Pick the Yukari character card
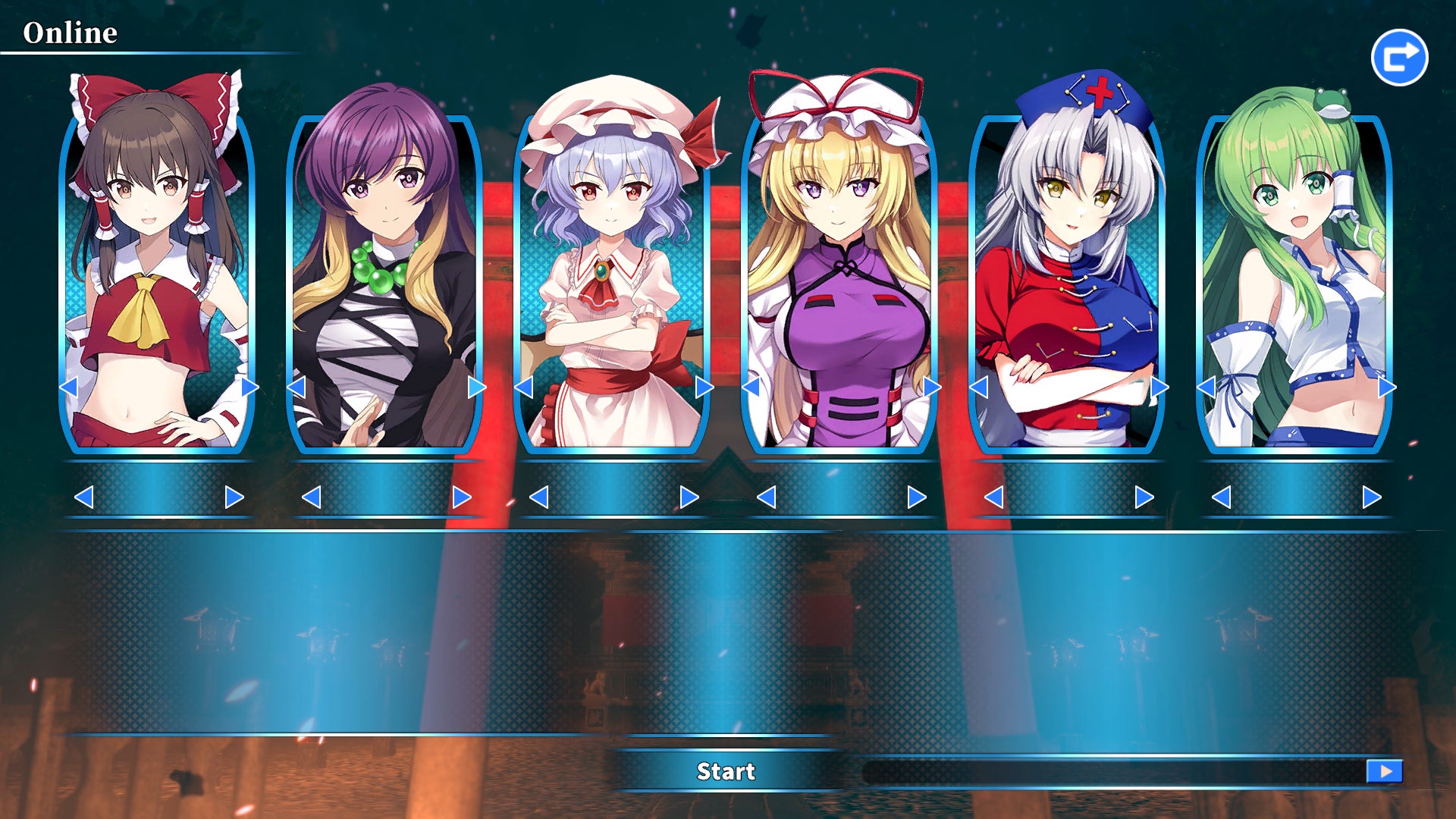1456x819 pixels. 839,281
